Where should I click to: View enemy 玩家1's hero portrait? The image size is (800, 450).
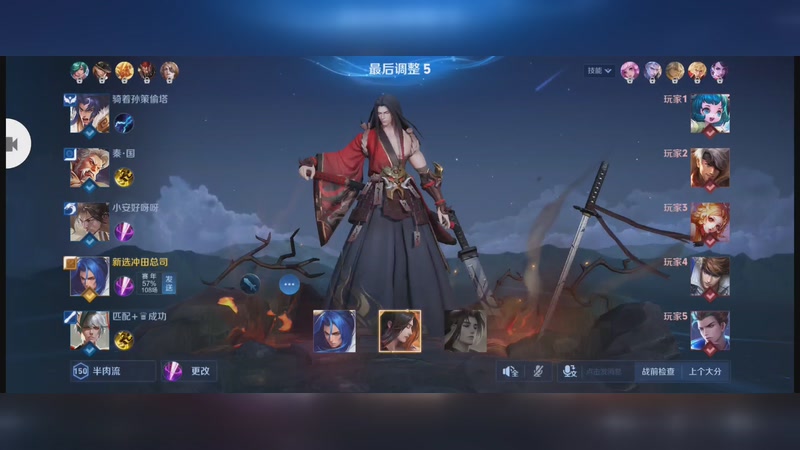[710, 114]
